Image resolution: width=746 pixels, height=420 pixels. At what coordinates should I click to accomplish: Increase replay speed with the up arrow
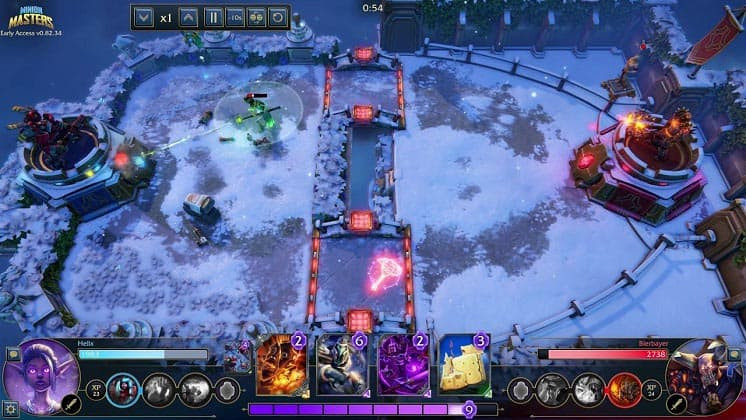[x=188, y=17]
